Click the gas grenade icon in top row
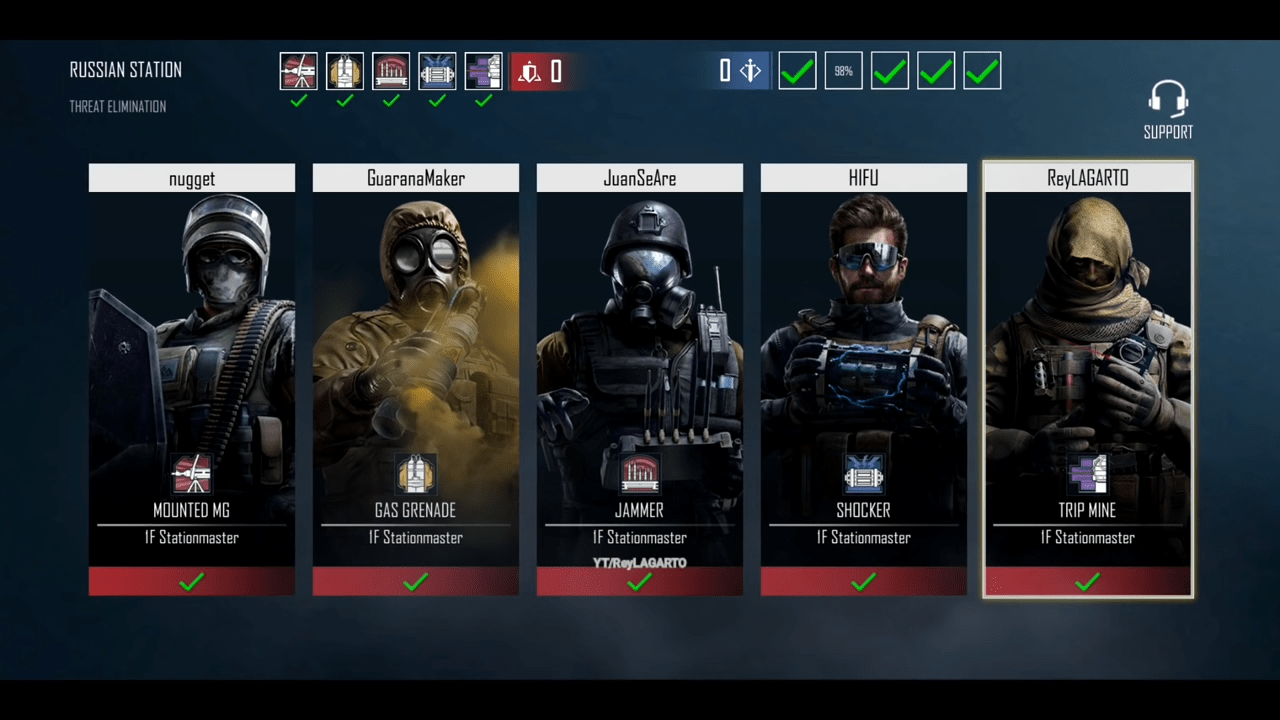This screenshot has width=1280, height=720. tap(345, 71)
